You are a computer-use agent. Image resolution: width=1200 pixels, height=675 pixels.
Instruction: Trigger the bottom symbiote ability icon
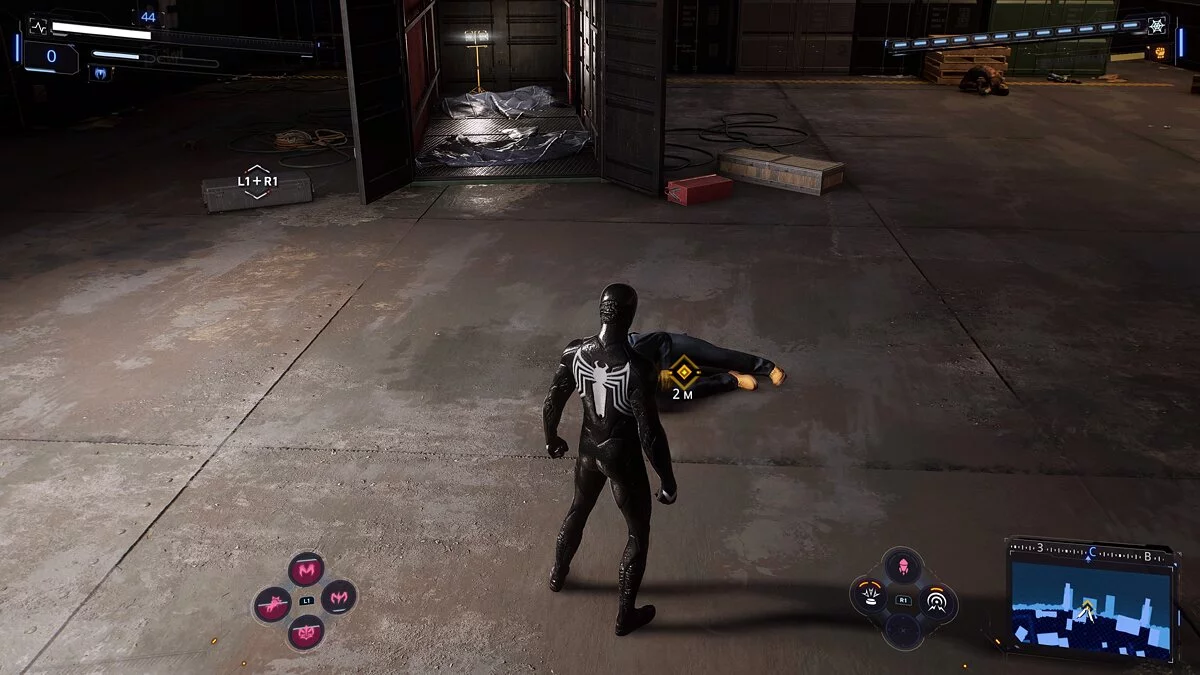coord(305,632)
